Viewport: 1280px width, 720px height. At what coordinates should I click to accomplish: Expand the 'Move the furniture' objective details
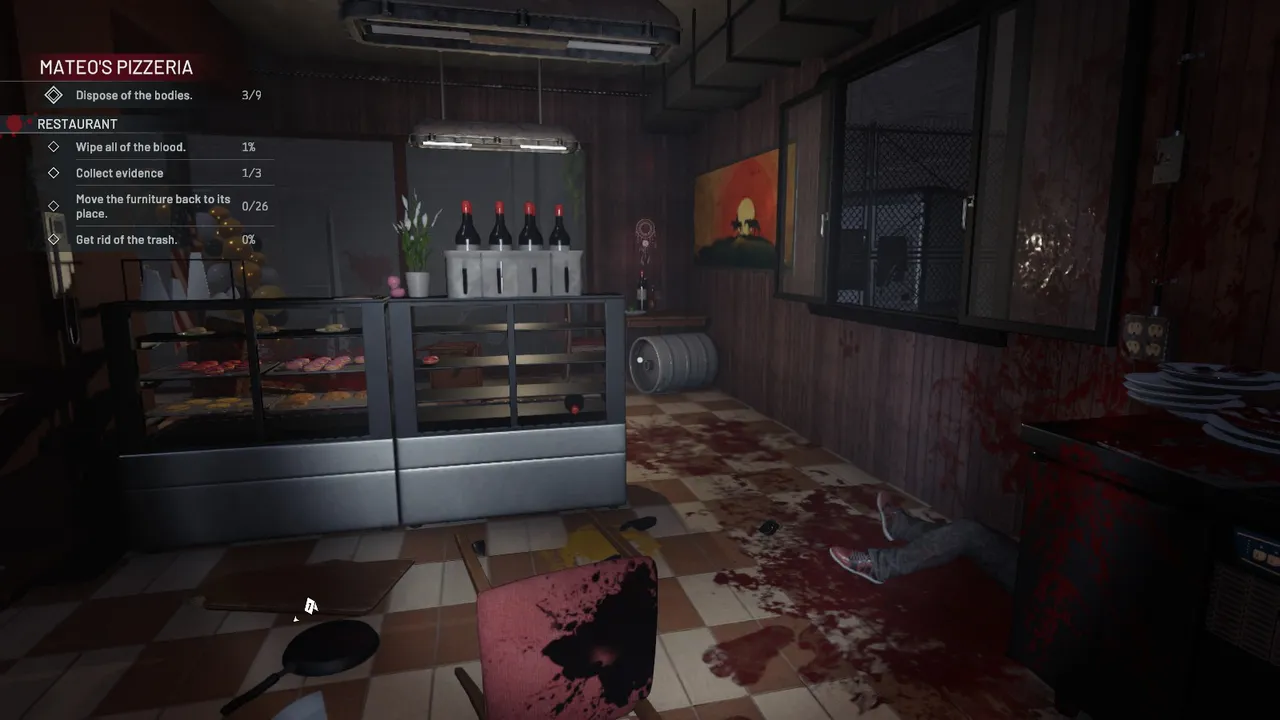[x=153, y=206]
